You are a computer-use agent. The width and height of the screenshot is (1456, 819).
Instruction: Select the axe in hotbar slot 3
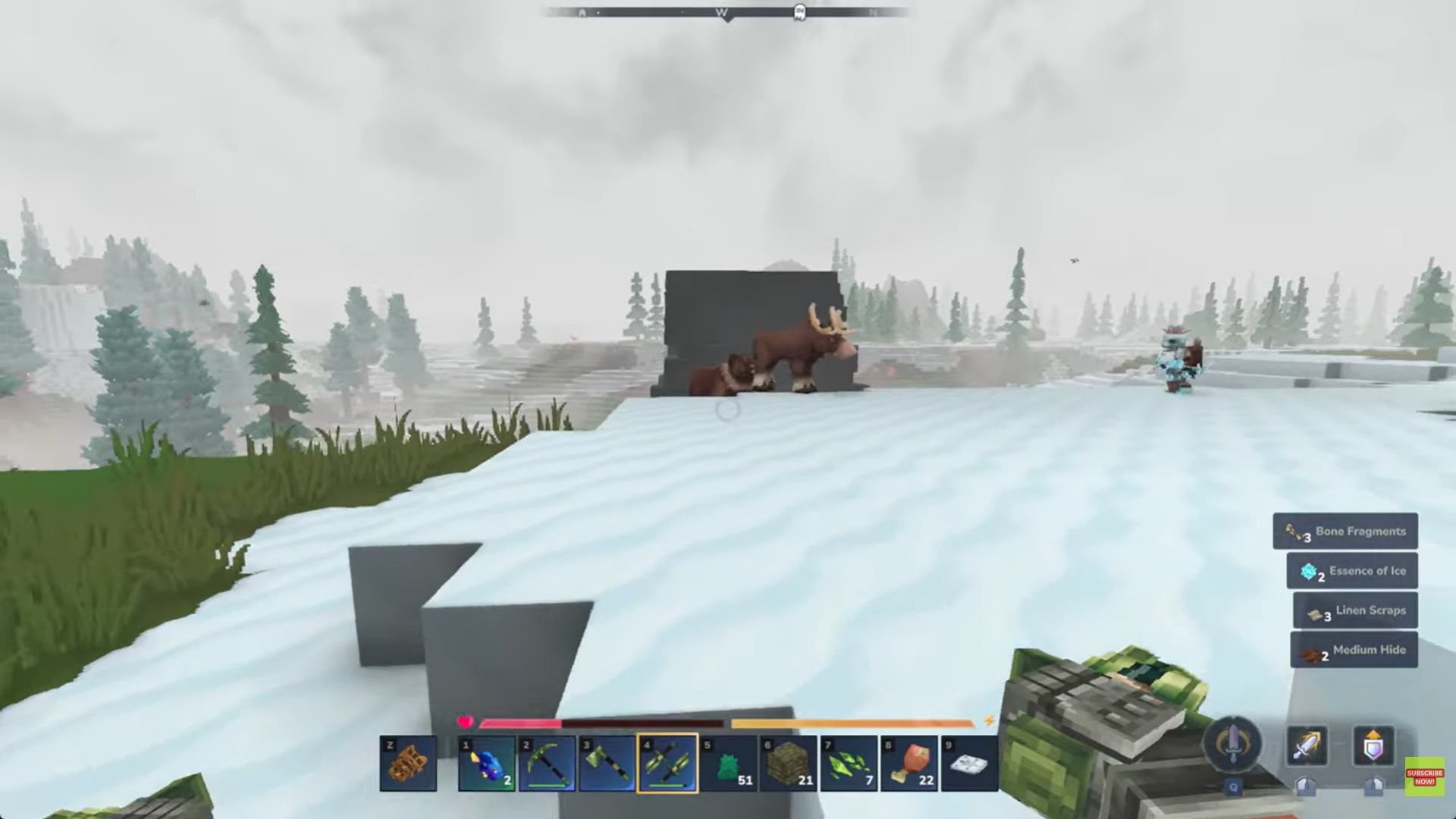pyautogui.click(x=608, y=762)
